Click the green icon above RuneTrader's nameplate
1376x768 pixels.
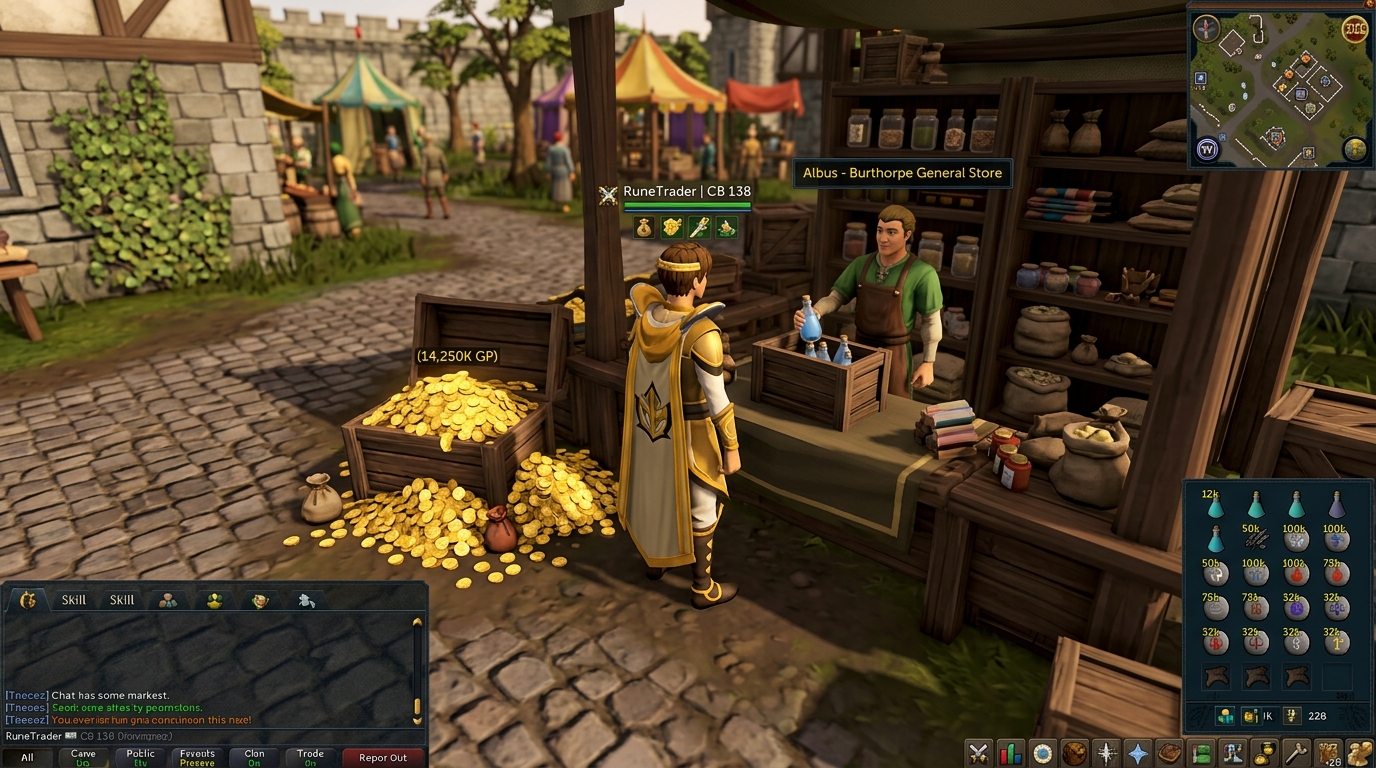(726, 226)
